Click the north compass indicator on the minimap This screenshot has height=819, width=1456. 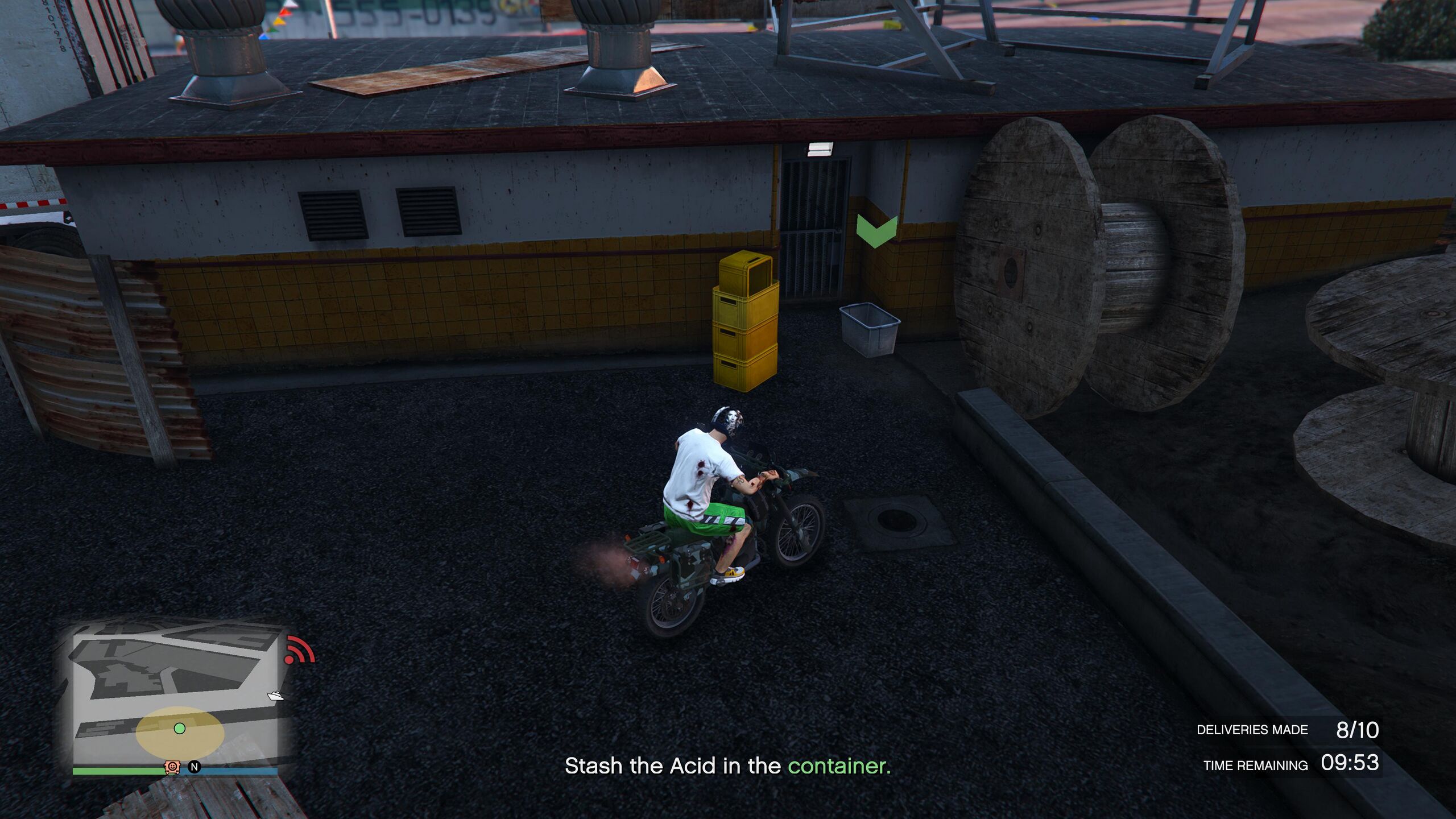(x=195, y=767)
